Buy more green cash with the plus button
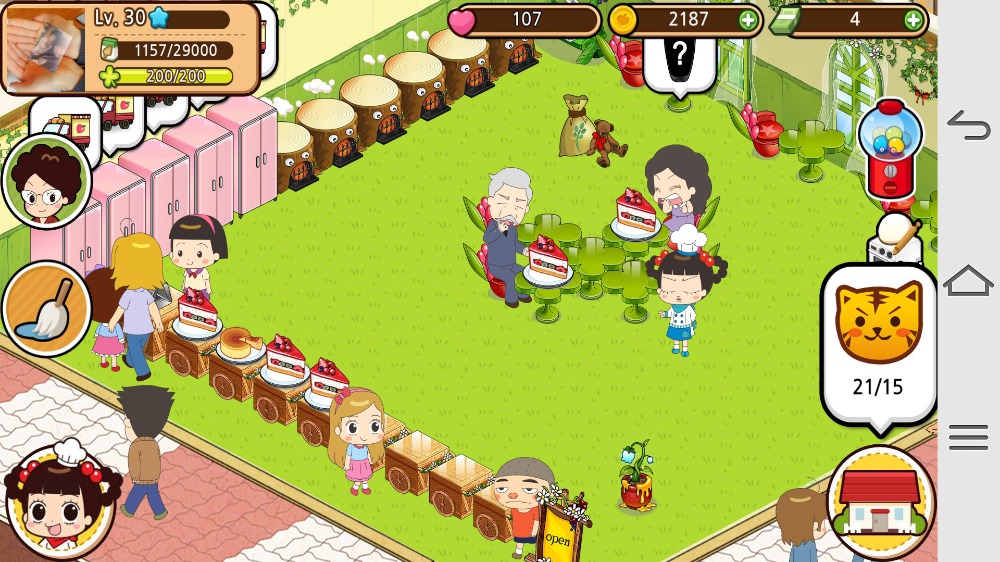The width and height of the screenshot is (1000, 562). point(912,19)
